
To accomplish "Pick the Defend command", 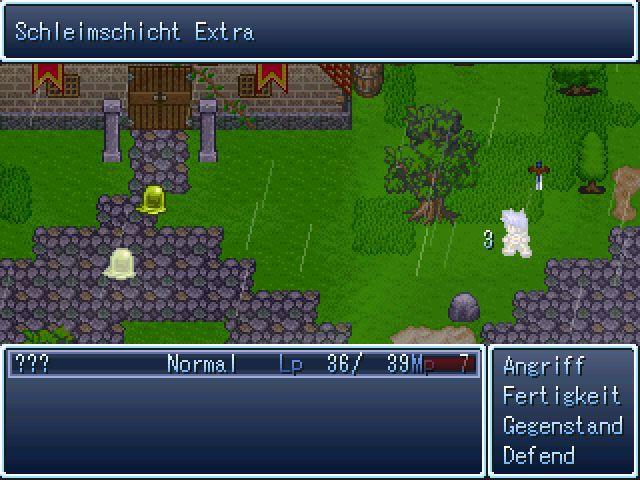I will [539, 456].
